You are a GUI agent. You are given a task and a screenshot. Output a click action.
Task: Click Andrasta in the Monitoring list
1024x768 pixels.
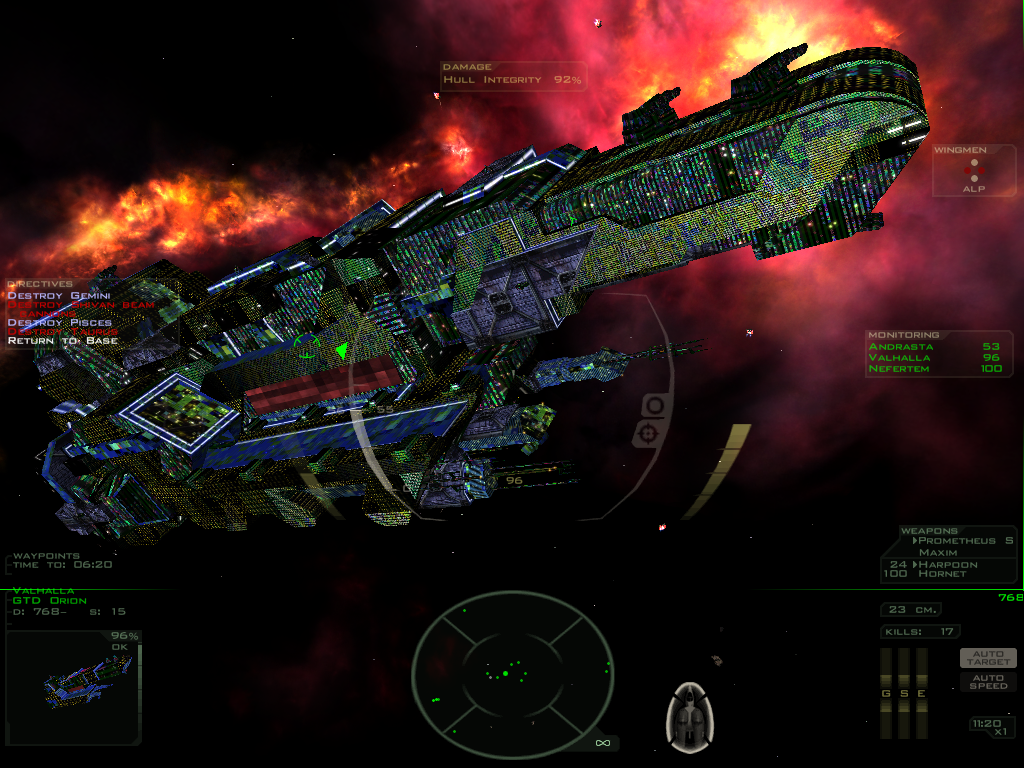point(900,347)
